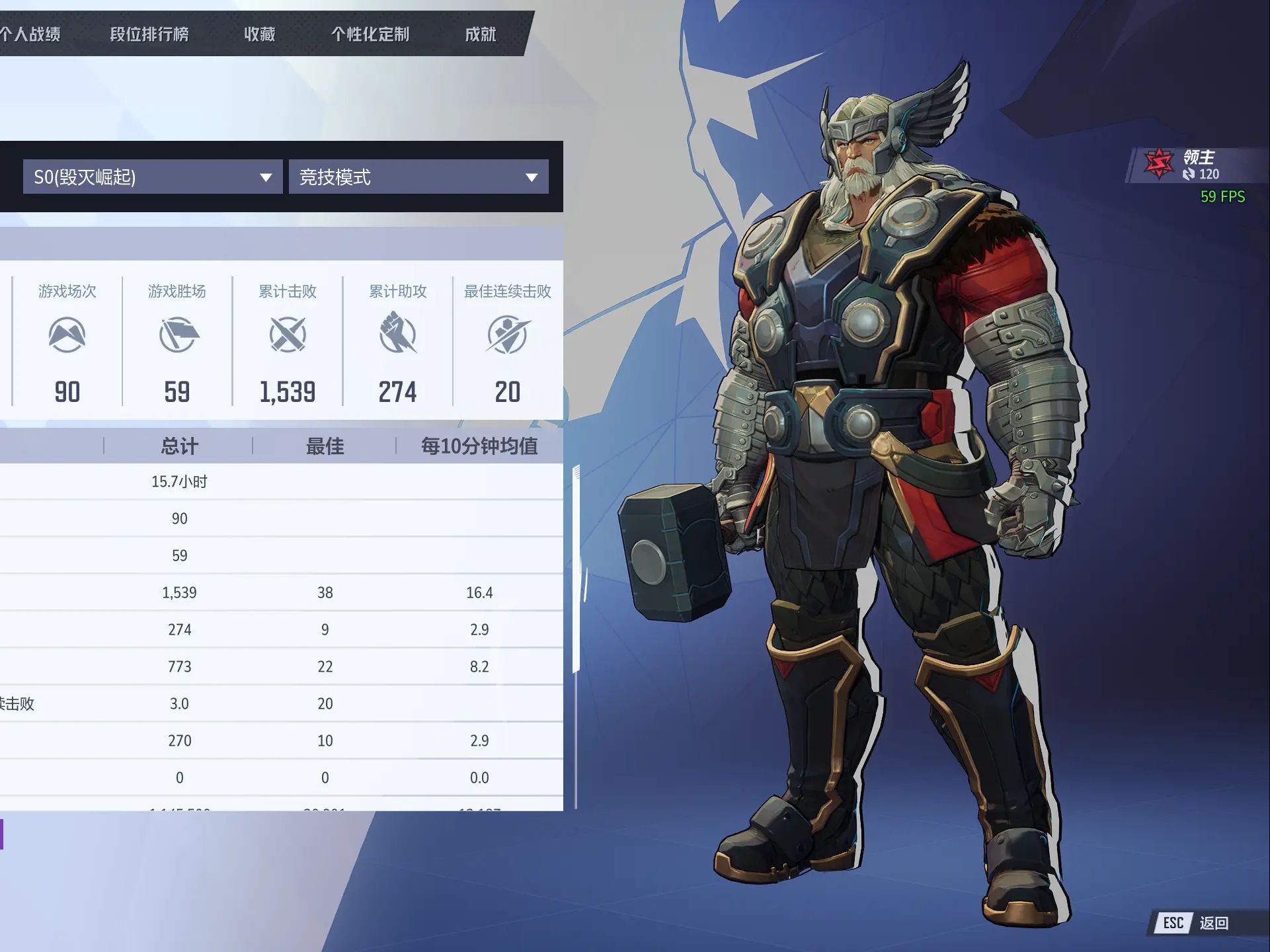Click the stats table vertical scrollbar
The height and width of the screenshot is (952, 1270).
pyautogui.click(x=576, y=569)
